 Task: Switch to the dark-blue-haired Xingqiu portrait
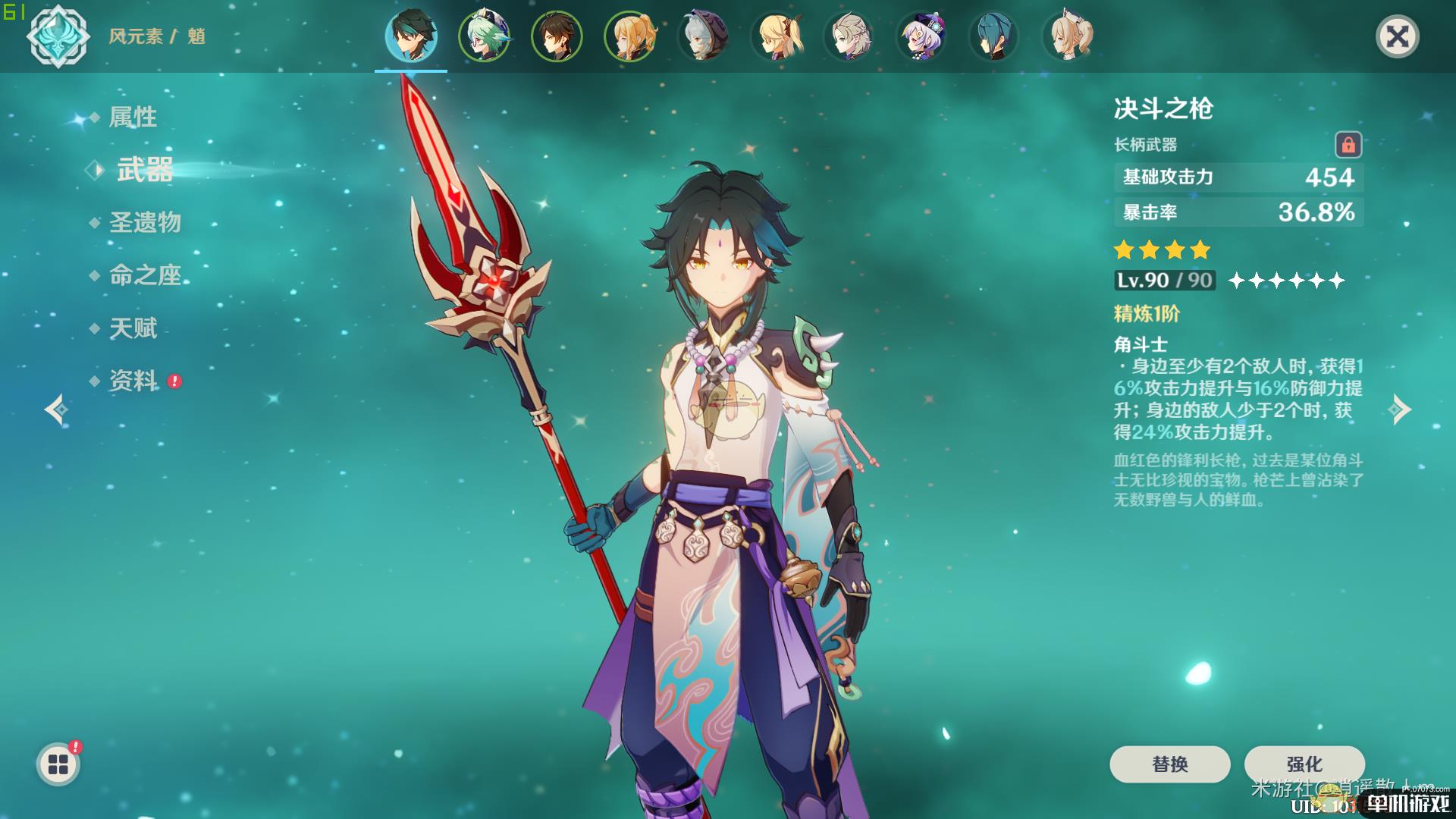(x=993, y=36)
